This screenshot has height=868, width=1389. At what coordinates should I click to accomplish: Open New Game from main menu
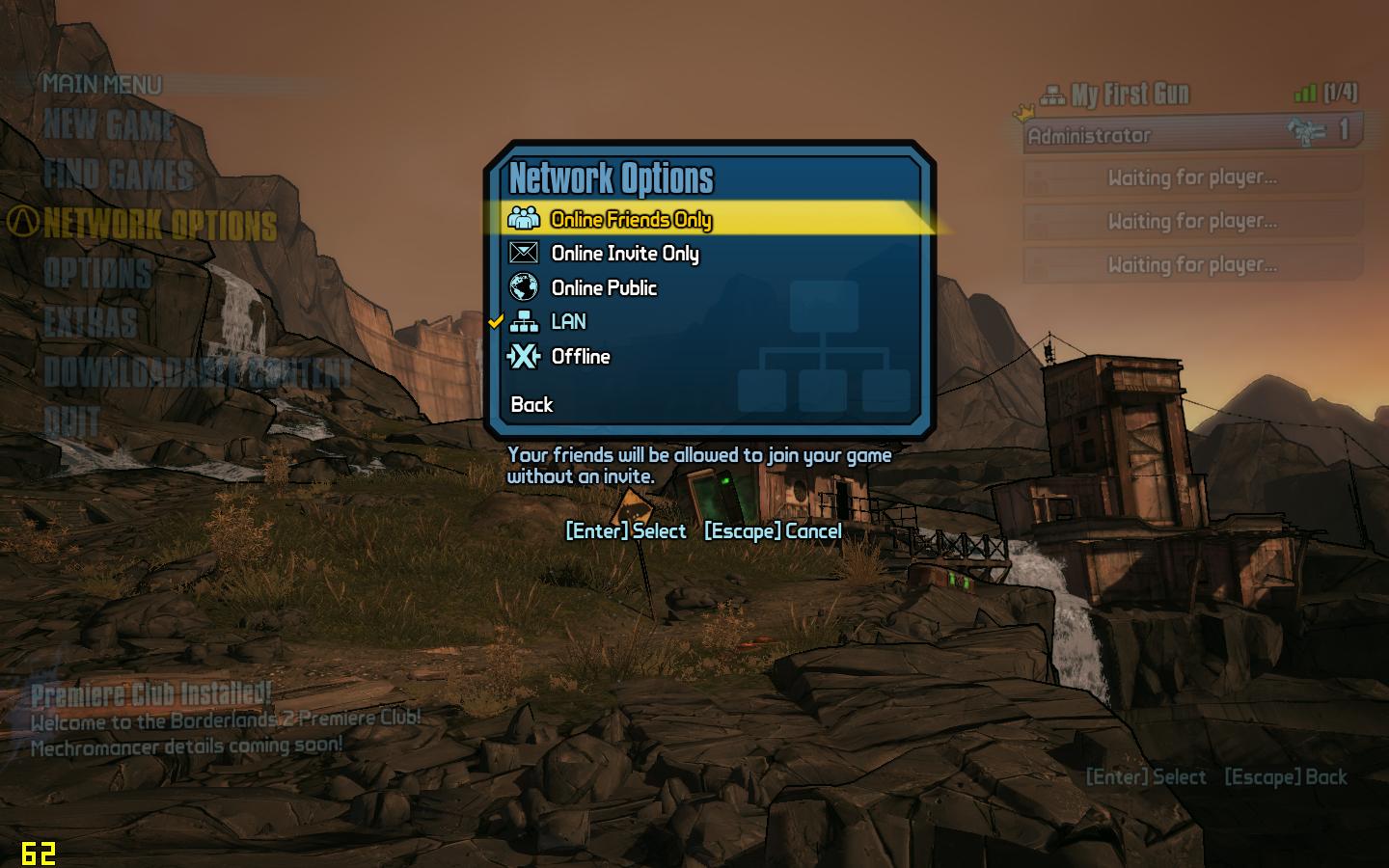point(109,125)
